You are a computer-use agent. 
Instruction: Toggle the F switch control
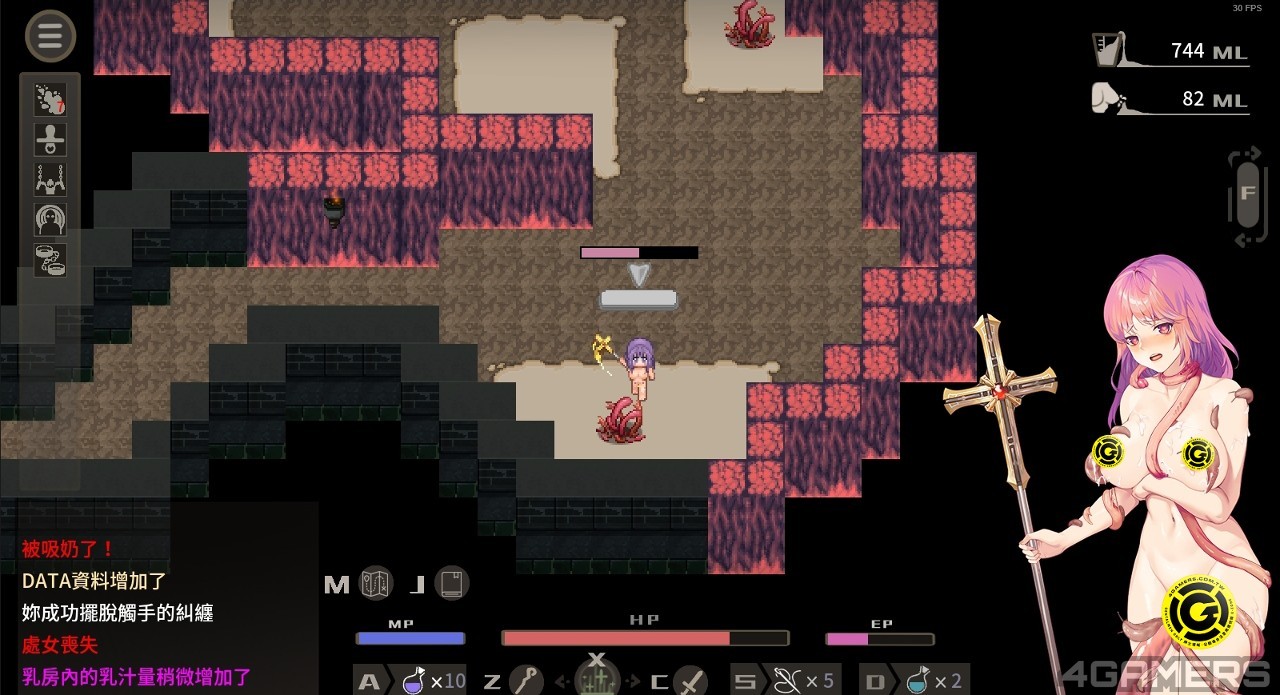click(1246, 193)
